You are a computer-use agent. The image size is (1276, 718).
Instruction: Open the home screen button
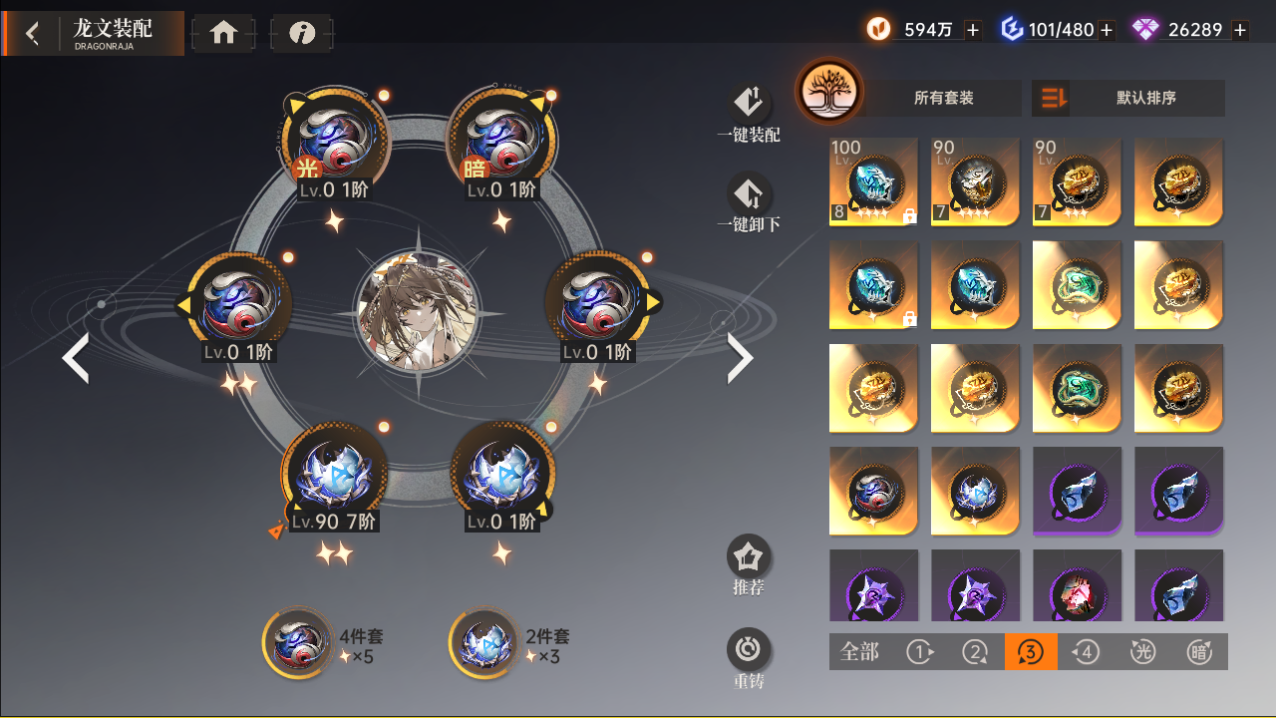tap(223, 33)
